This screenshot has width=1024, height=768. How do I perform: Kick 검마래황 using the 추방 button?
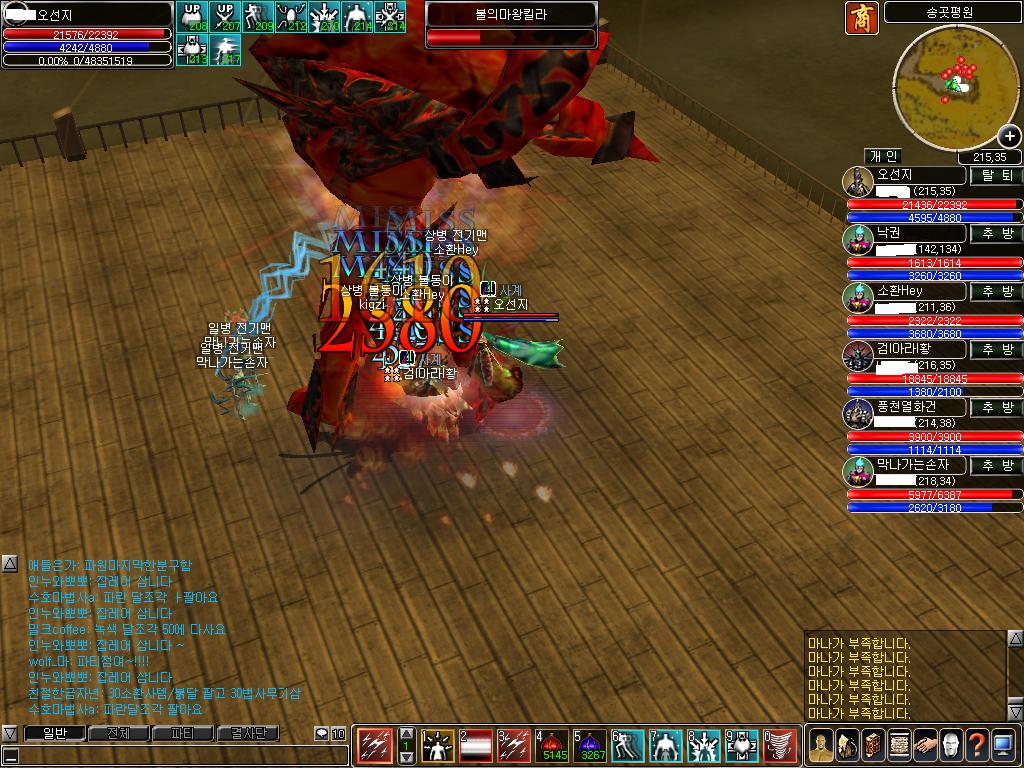(x=997, y=349)
